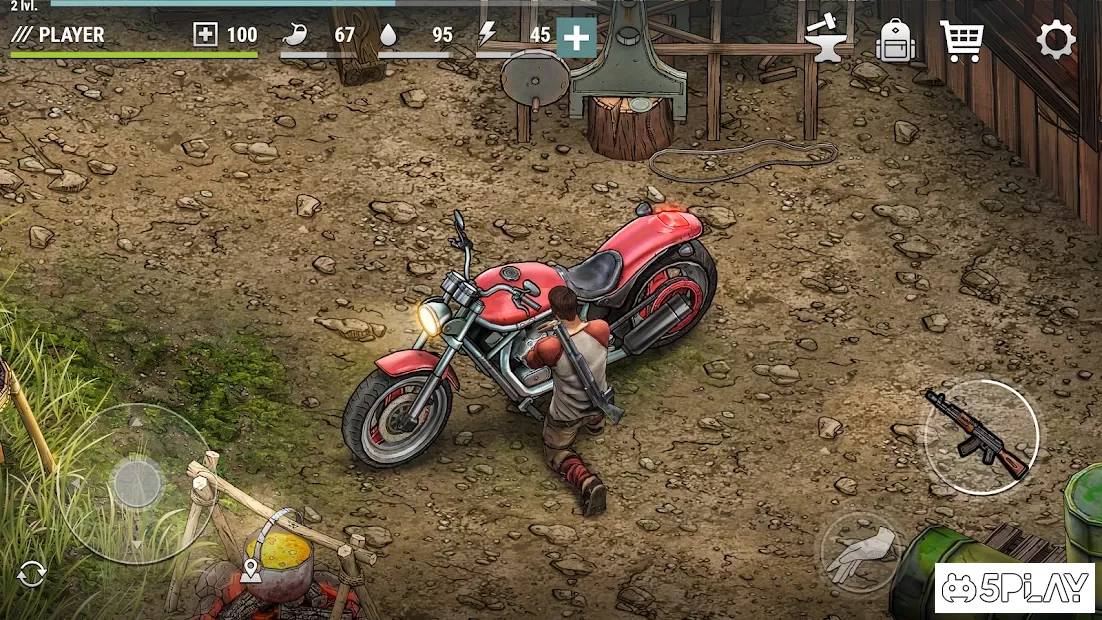
Task: Open the settings gear menu
Action: [1055, 40]
